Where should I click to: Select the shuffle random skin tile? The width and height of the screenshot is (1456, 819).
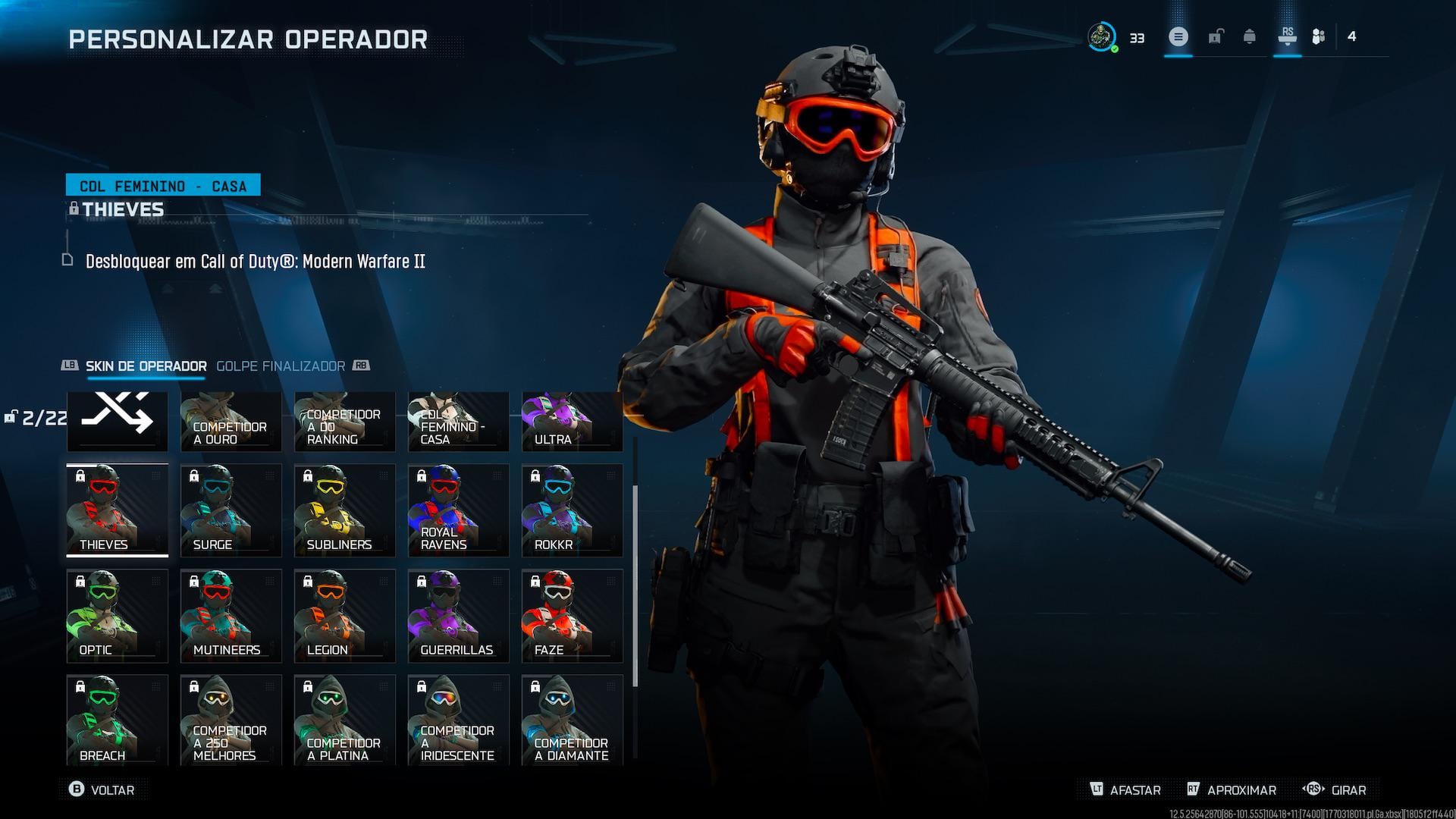coord(118,420)
